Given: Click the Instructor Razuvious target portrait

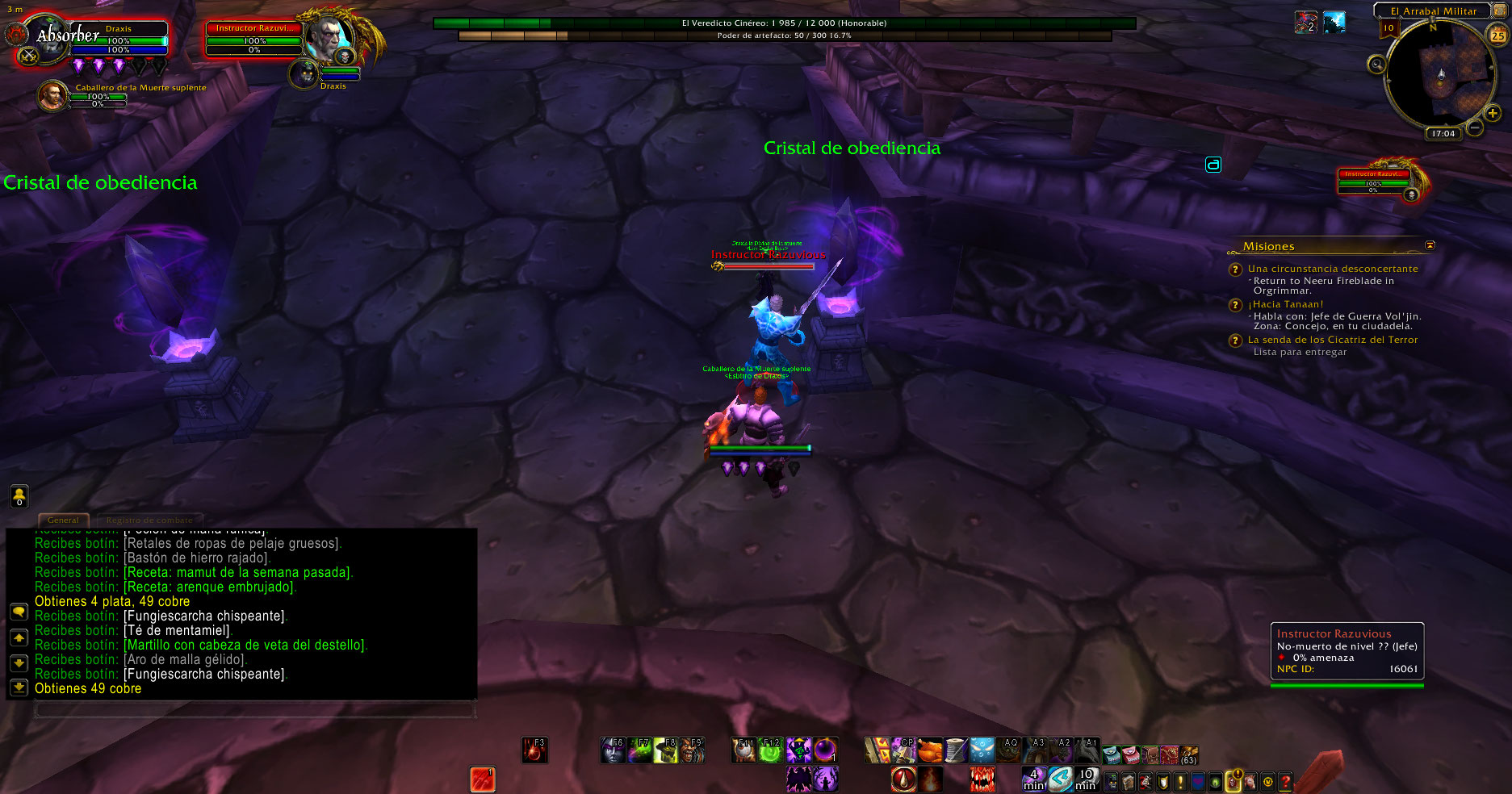Looking at the screenshot, I should (x=329, y=38).
